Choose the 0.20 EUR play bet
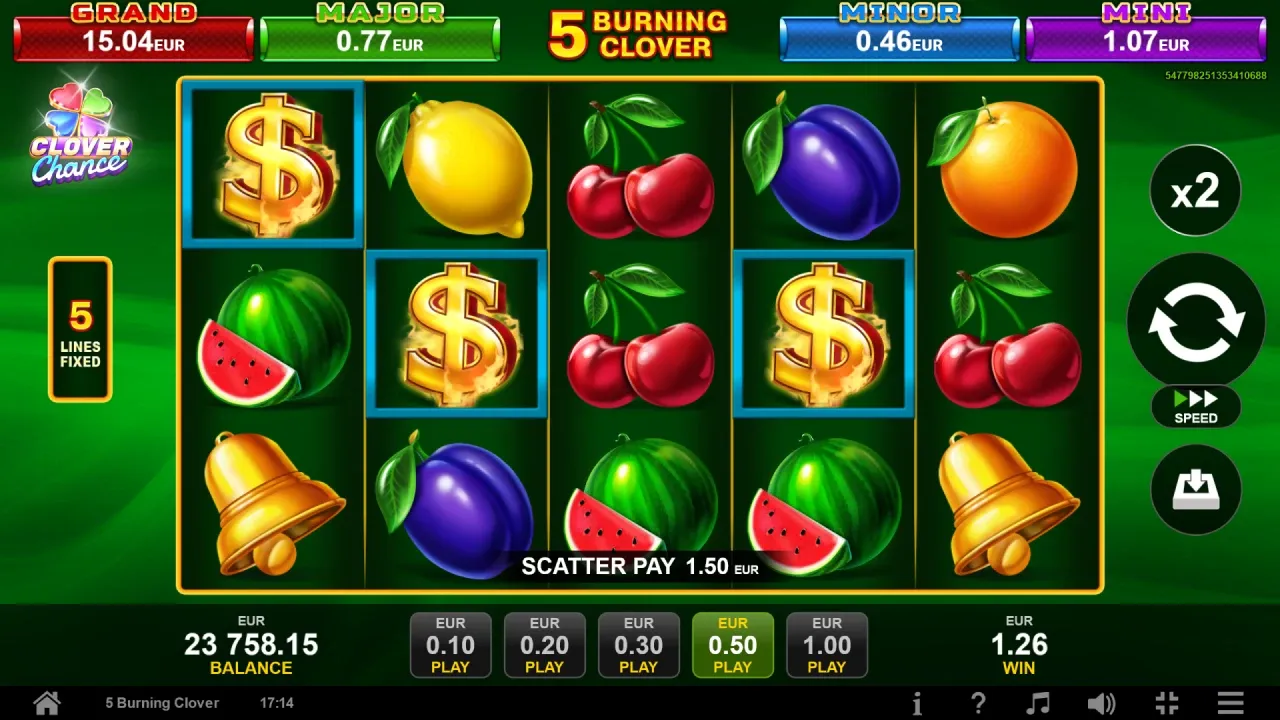Image resolution: width=1280 pixels, height=720 pixels. coord(544,645)
